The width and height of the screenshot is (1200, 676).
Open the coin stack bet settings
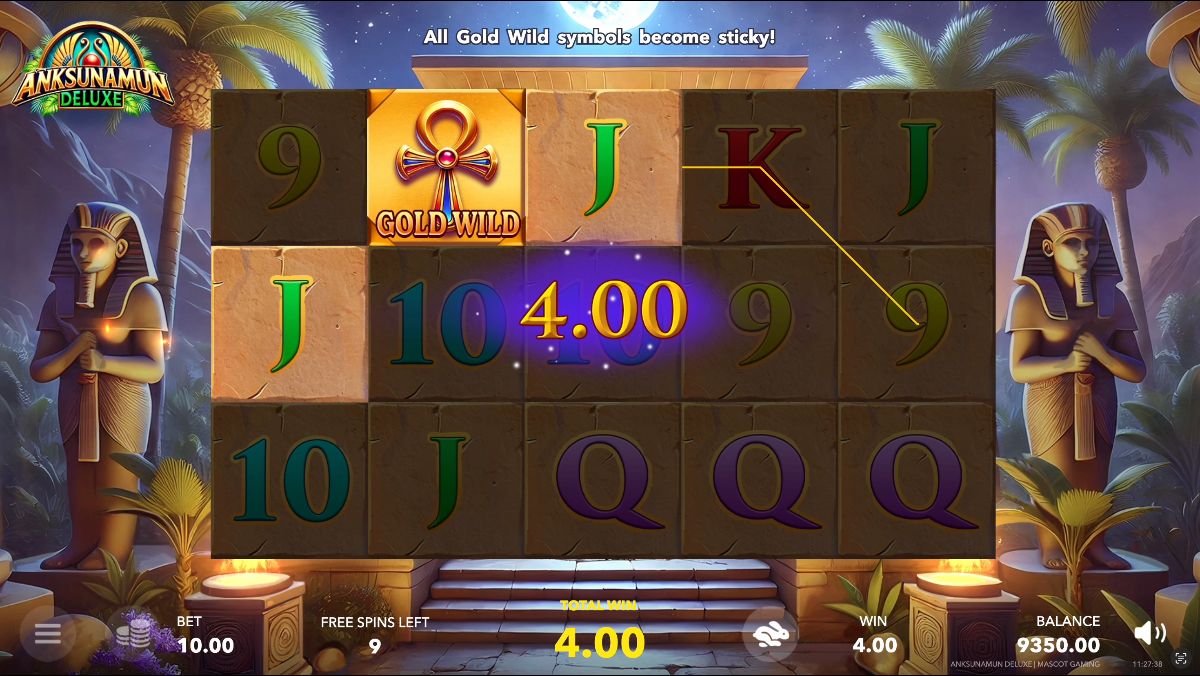[133, 634]
